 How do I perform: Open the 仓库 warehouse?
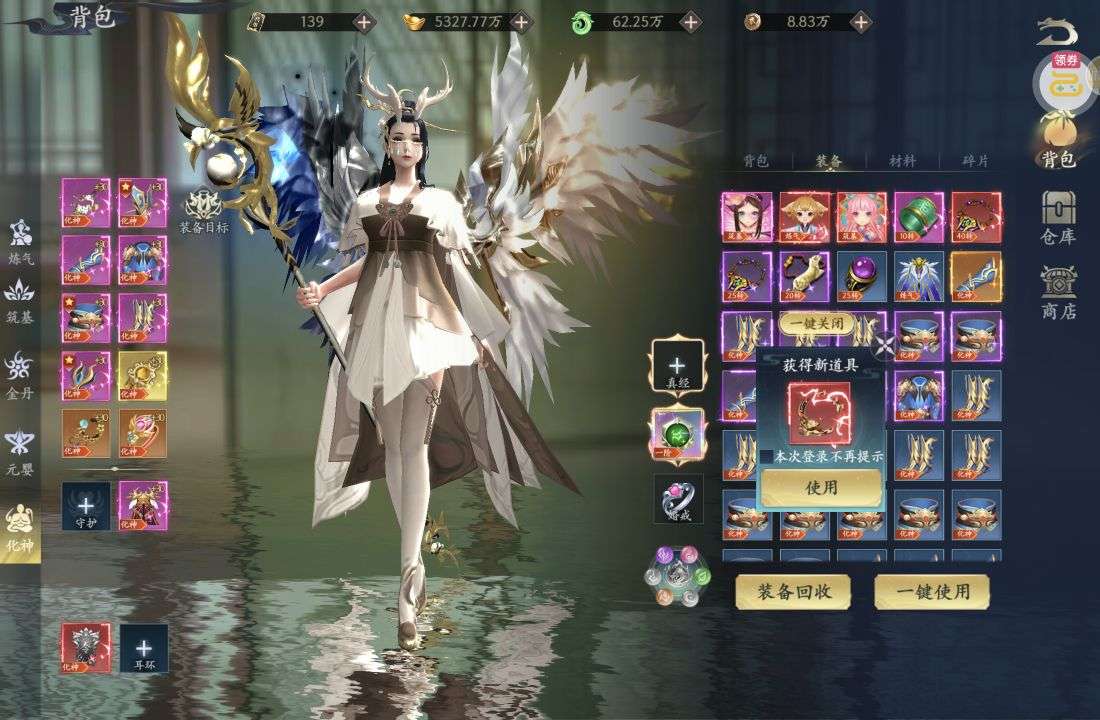(x=1059, y=218)
